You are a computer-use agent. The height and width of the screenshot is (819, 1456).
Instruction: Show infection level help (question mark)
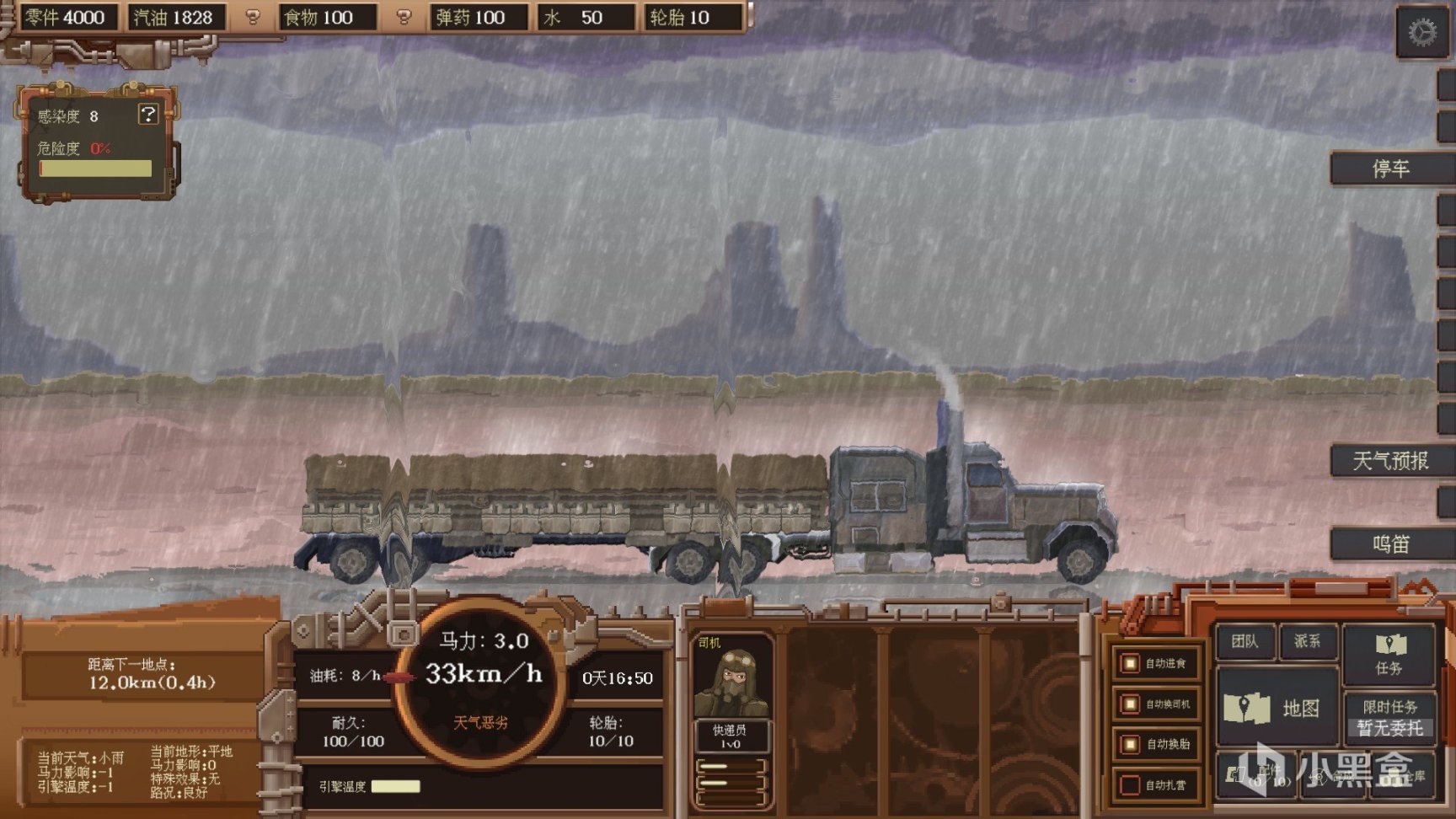pos(148,115)
